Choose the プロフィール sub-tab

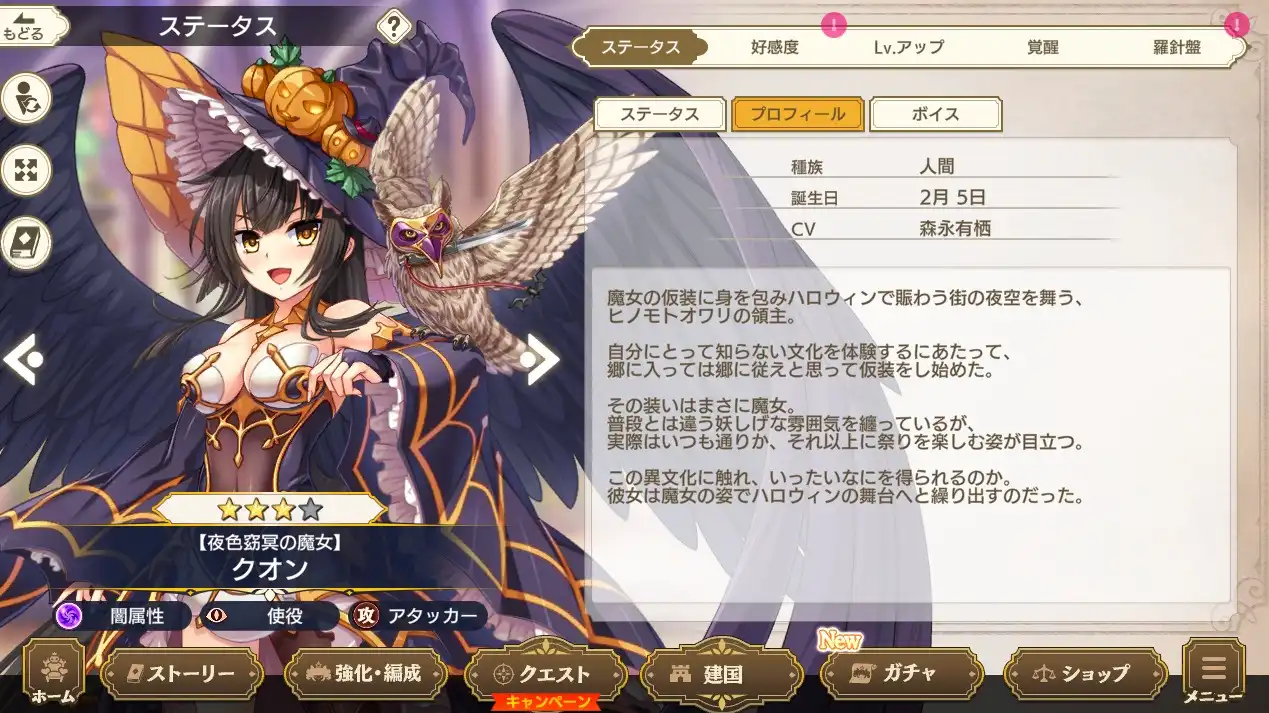(797, 114)
